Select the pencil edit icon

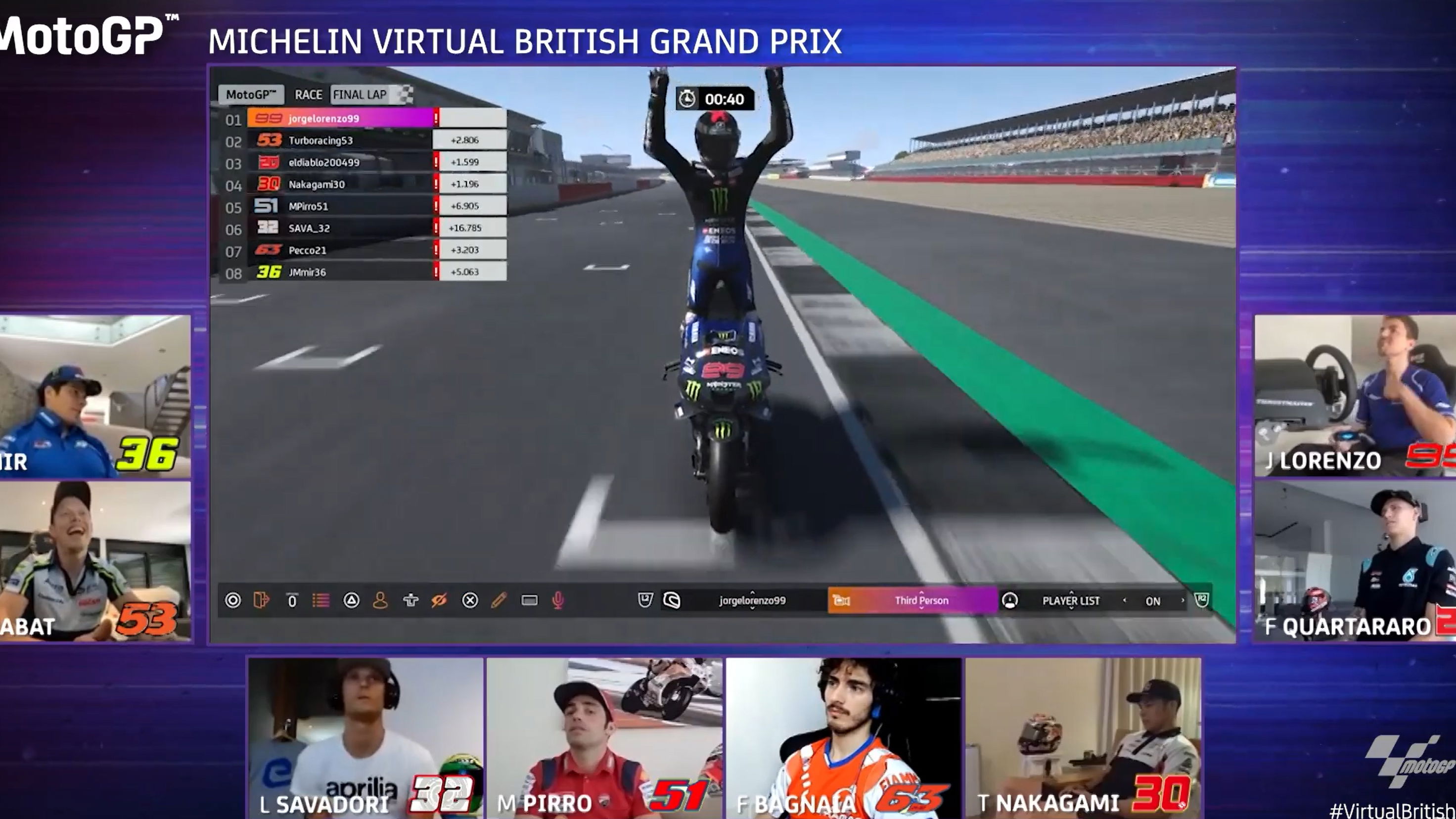pos(499,600)
